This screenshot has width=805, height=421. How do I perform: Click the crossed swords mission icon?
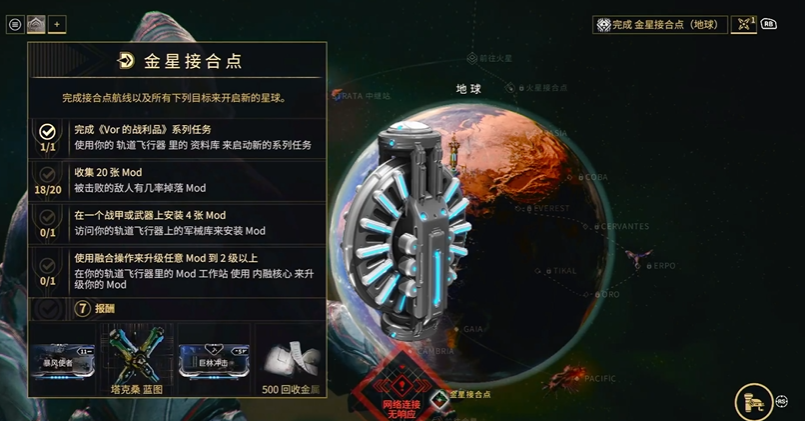tap(743, 25)
